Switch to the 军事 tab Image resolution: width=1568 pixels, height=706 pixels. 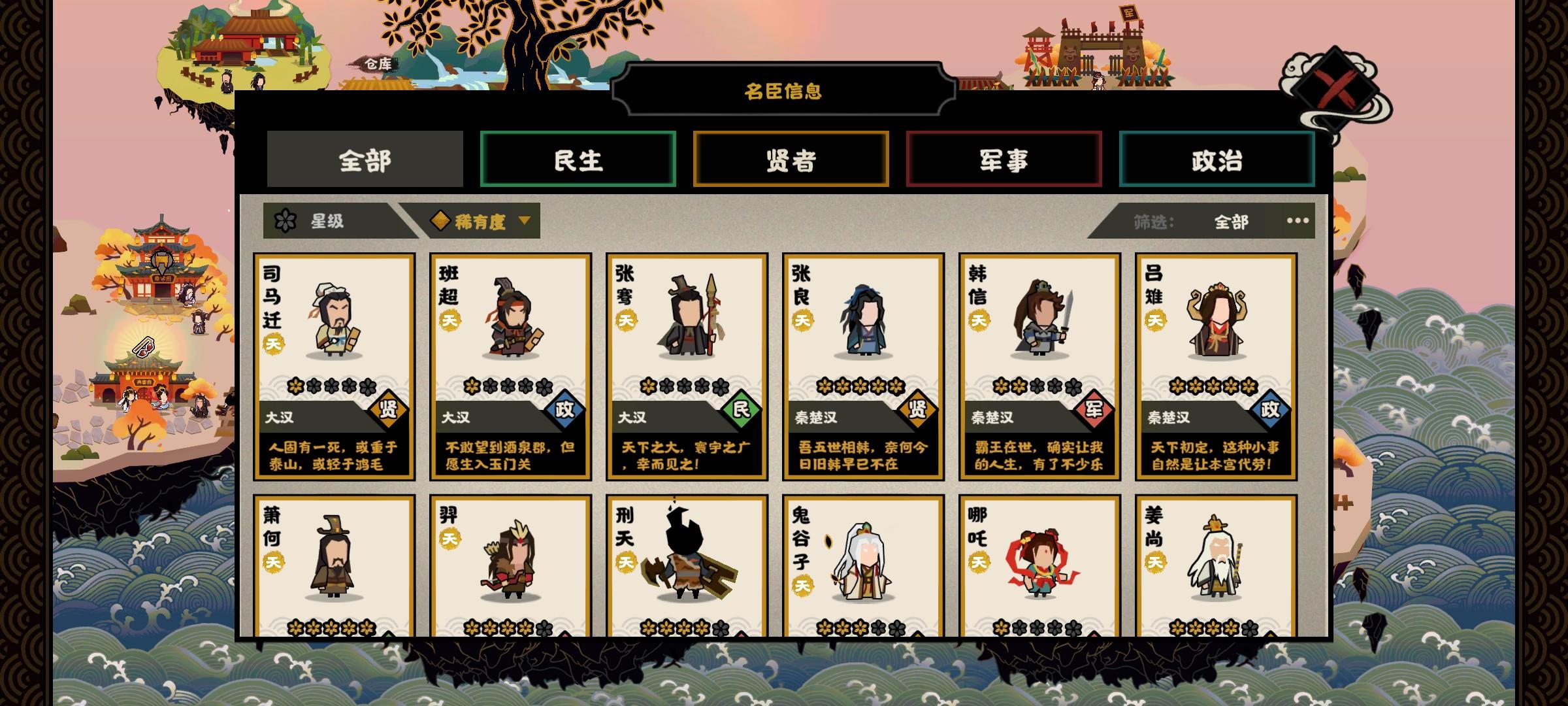1003,158
